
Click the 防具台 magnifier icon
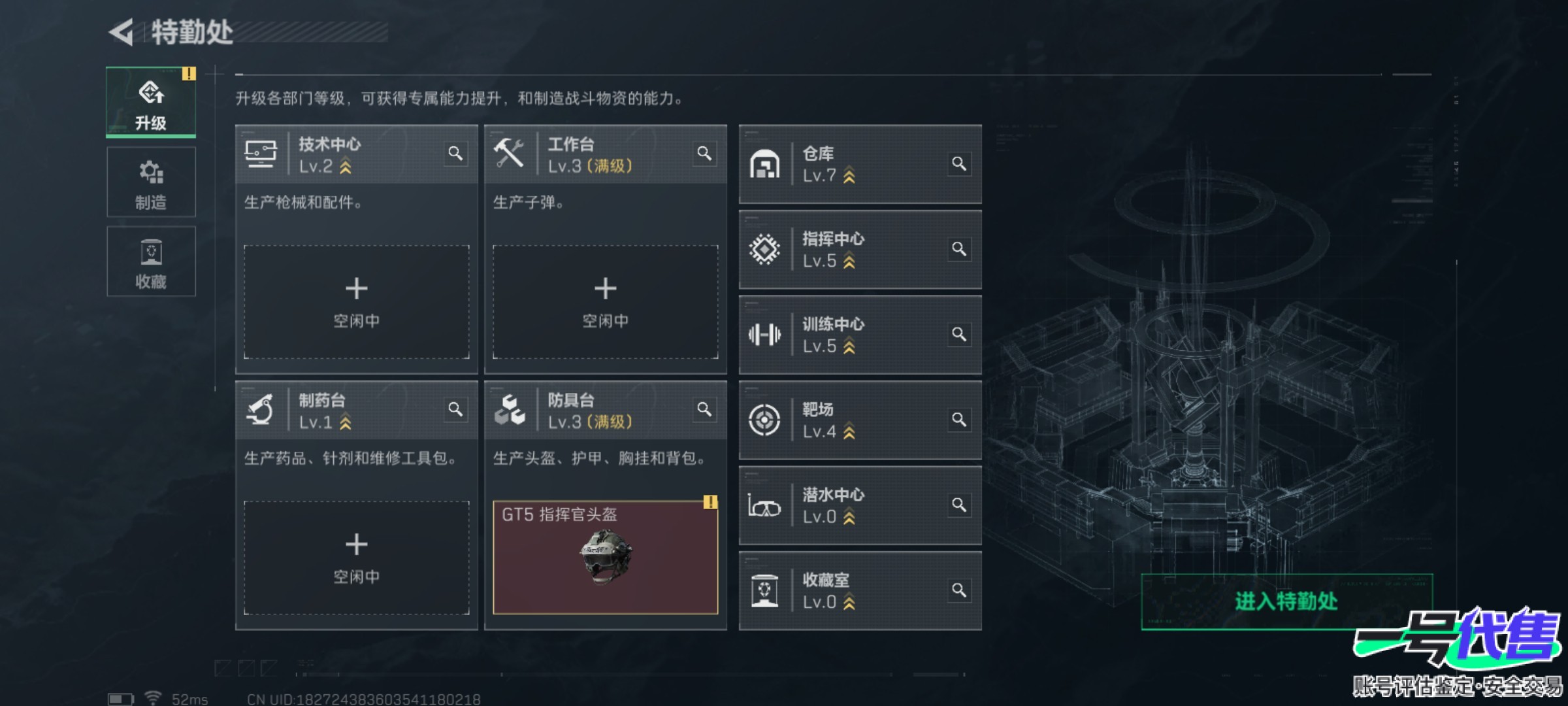(x=704, y=410)
